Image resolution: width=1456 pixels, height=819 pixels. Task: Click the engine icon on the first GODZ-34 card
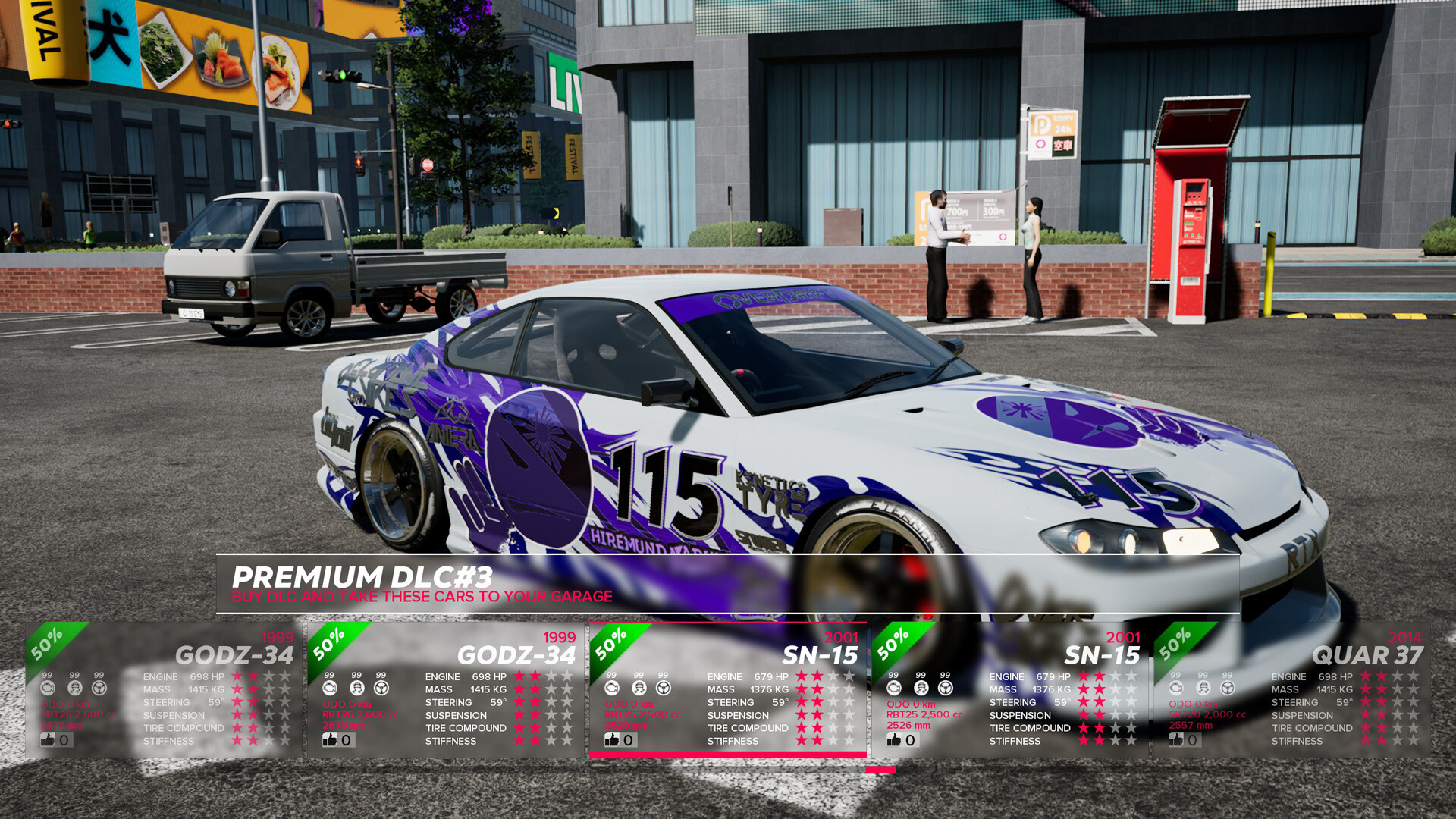pyautogui.click(x=49, y=688)
